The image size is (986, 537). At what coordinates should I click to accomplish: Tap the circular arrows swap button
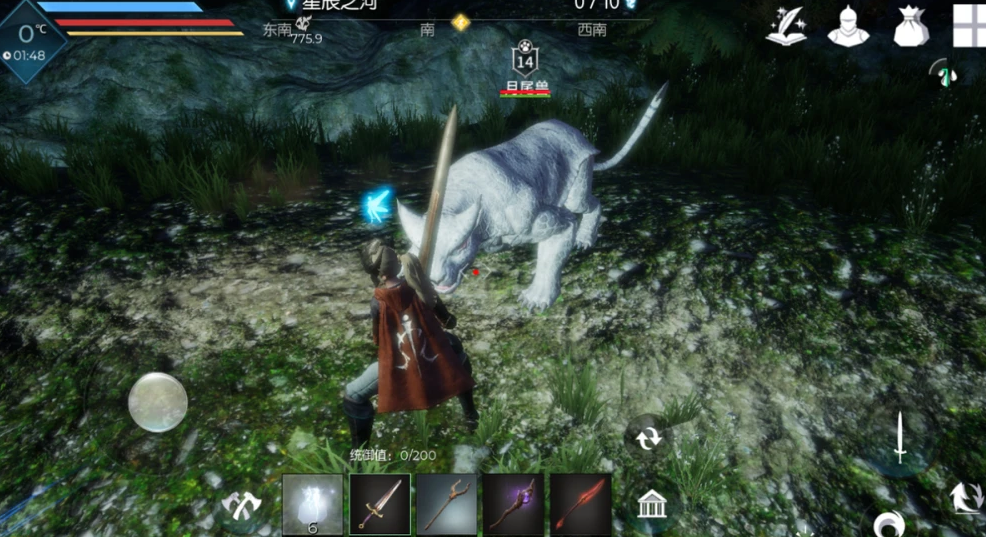[648, 438]
